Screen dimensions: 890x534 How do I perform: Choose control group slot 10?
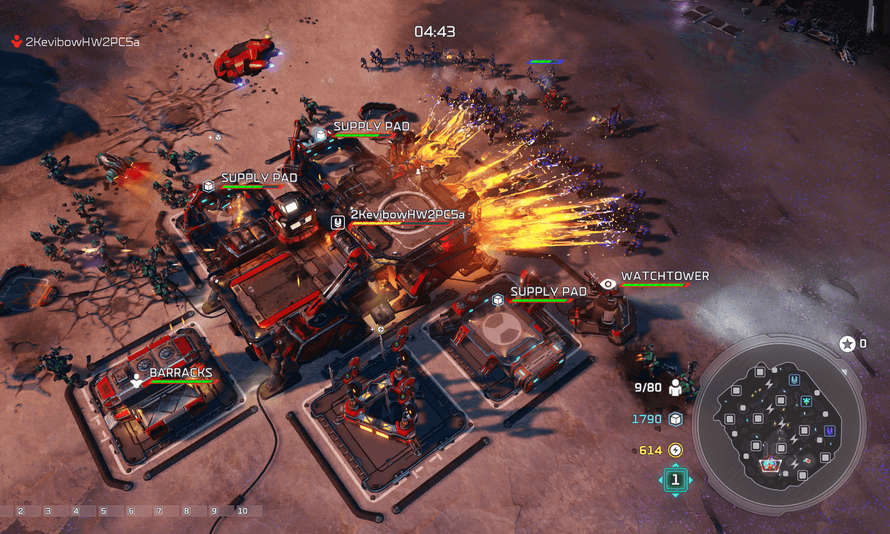[242, 511]
